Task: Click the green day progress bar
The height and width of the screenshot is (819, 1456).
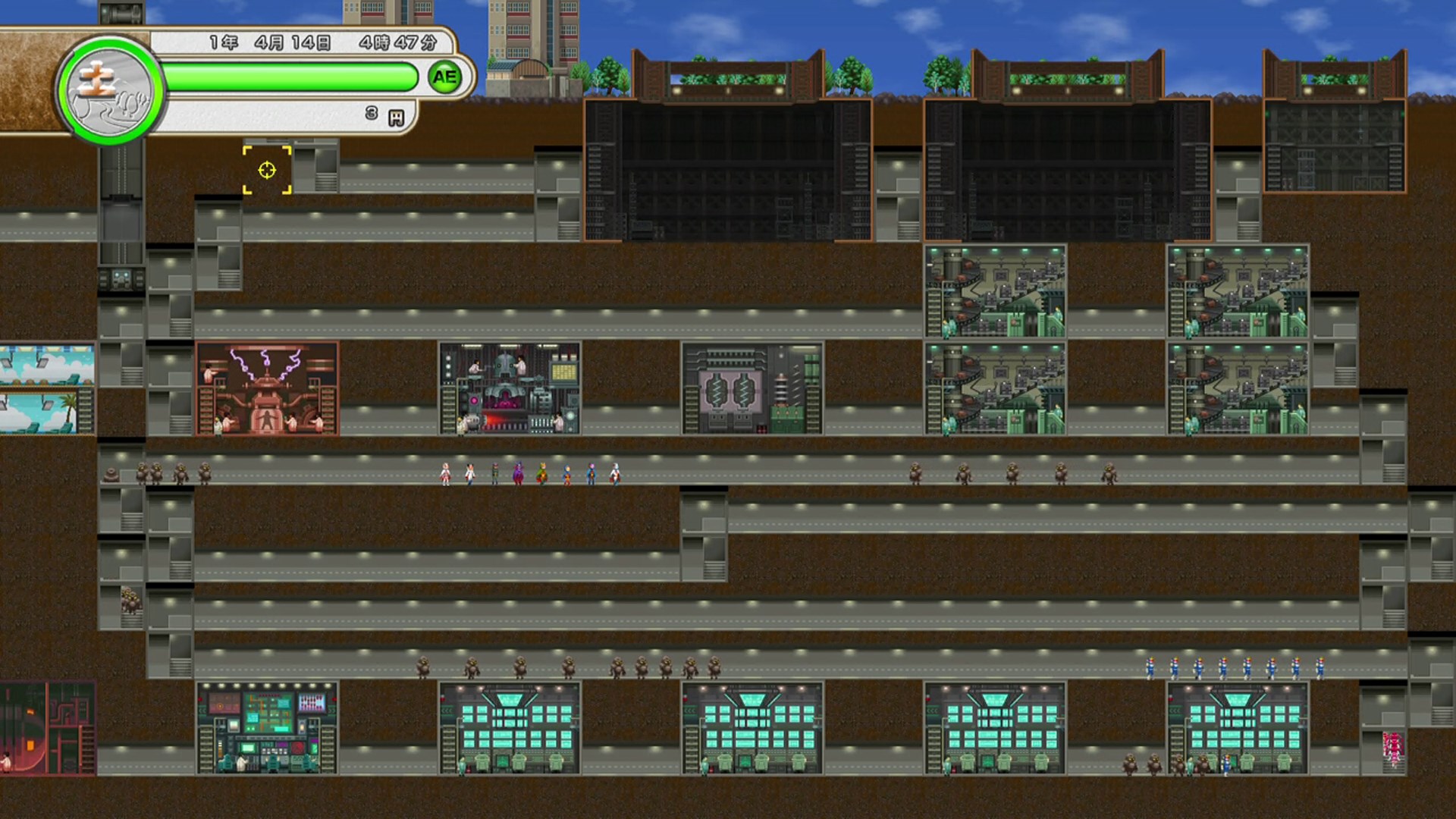Action: pos(288,76)
